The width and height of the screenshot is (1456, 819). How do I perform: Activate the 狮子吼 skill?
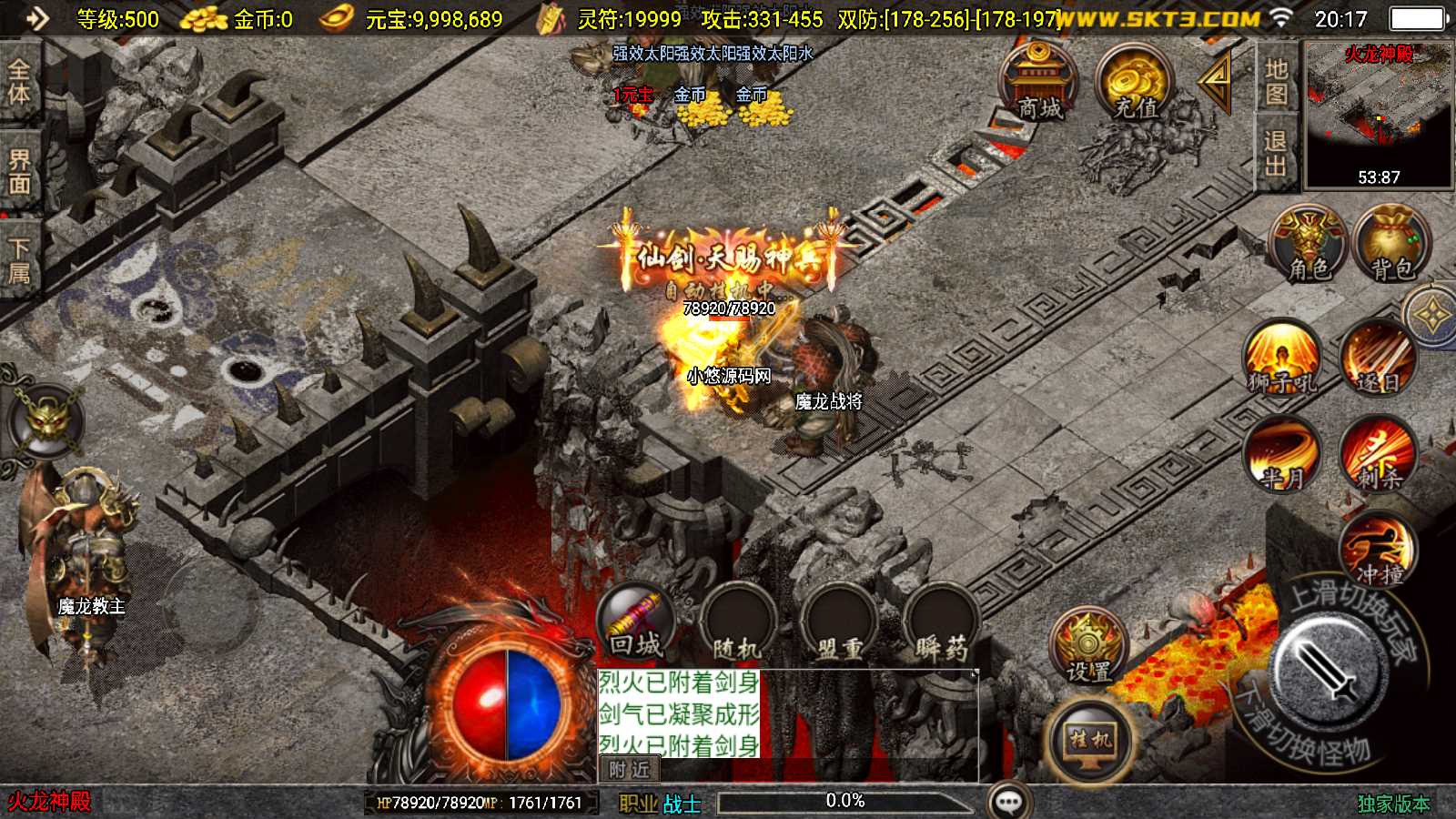coord(1282,358)
